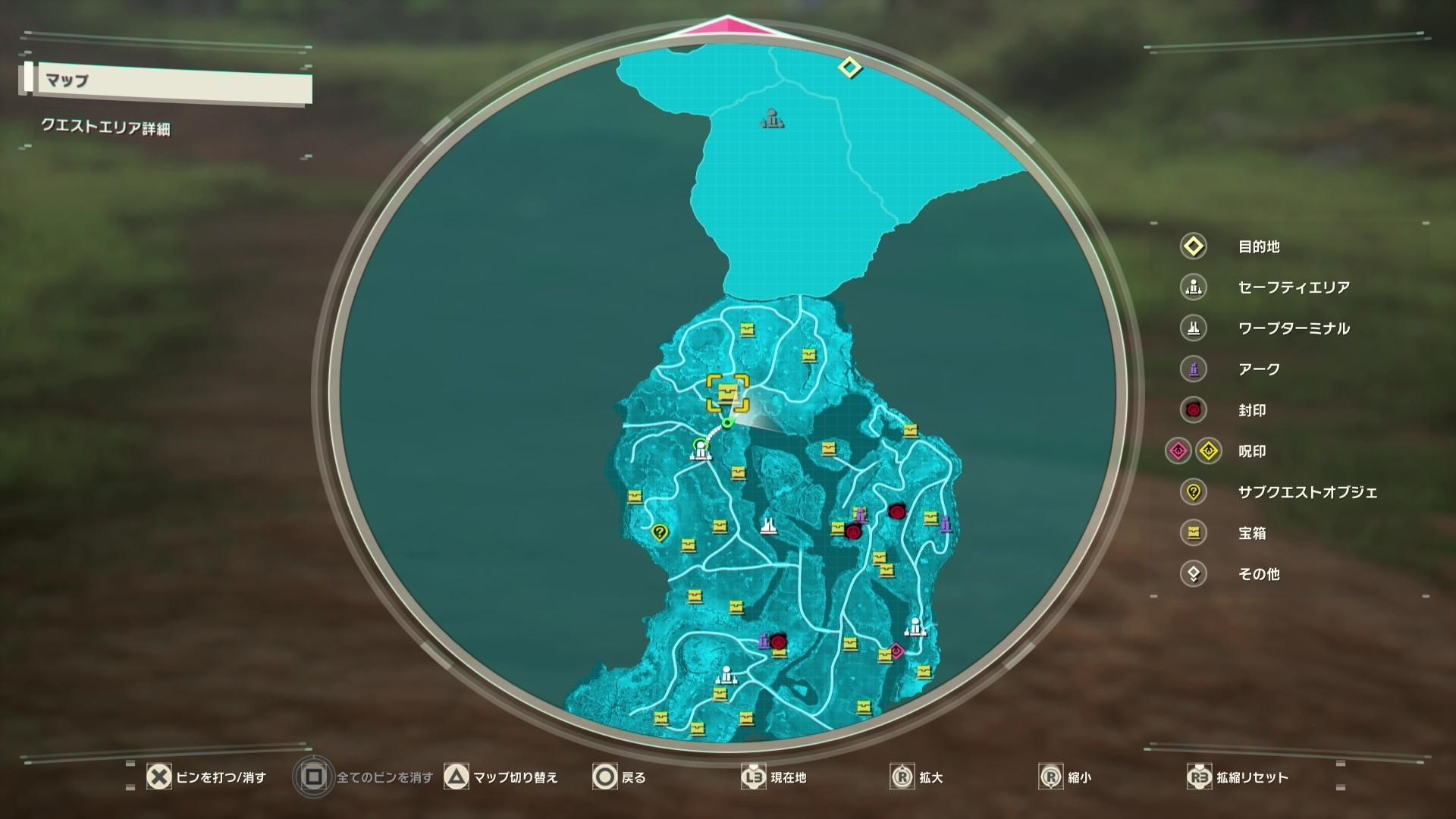Select the サブクエストオブジェ legend entry
Viewport: 1456px width, 819px height.
click(1307, 492)
